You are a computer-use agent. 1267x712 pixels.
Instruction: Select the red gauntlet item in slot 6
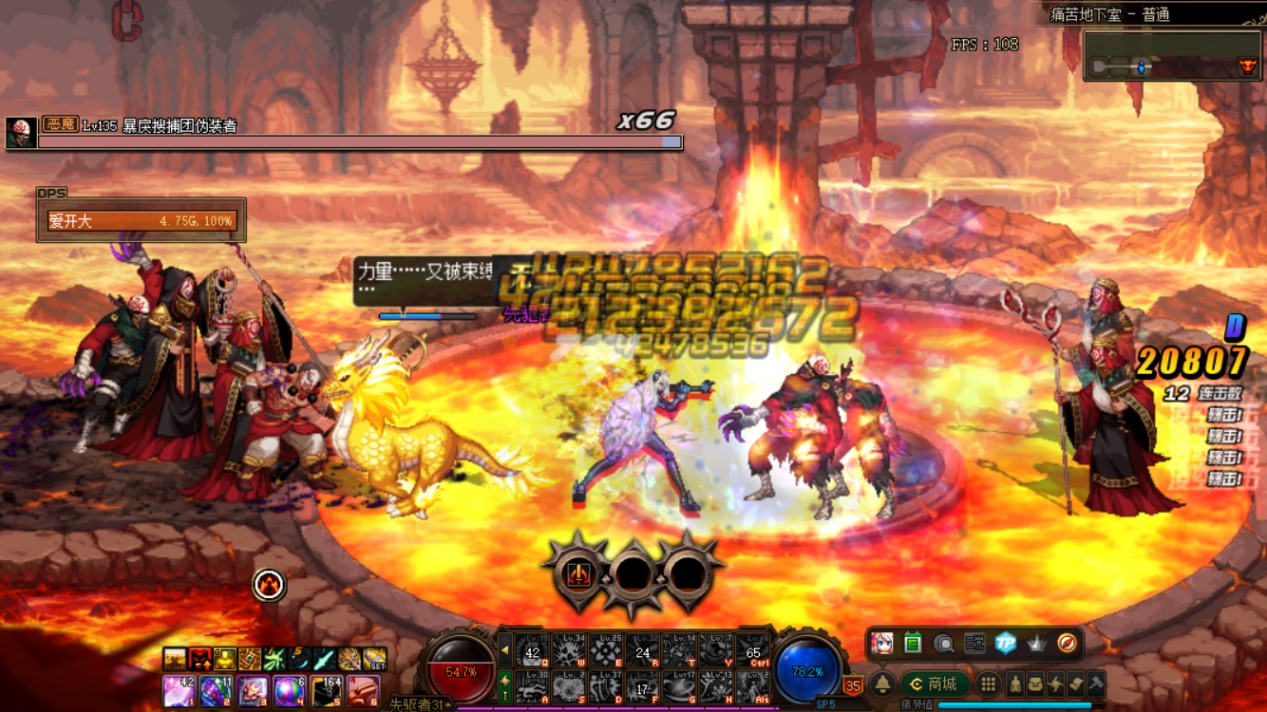(x=362, y=690)
